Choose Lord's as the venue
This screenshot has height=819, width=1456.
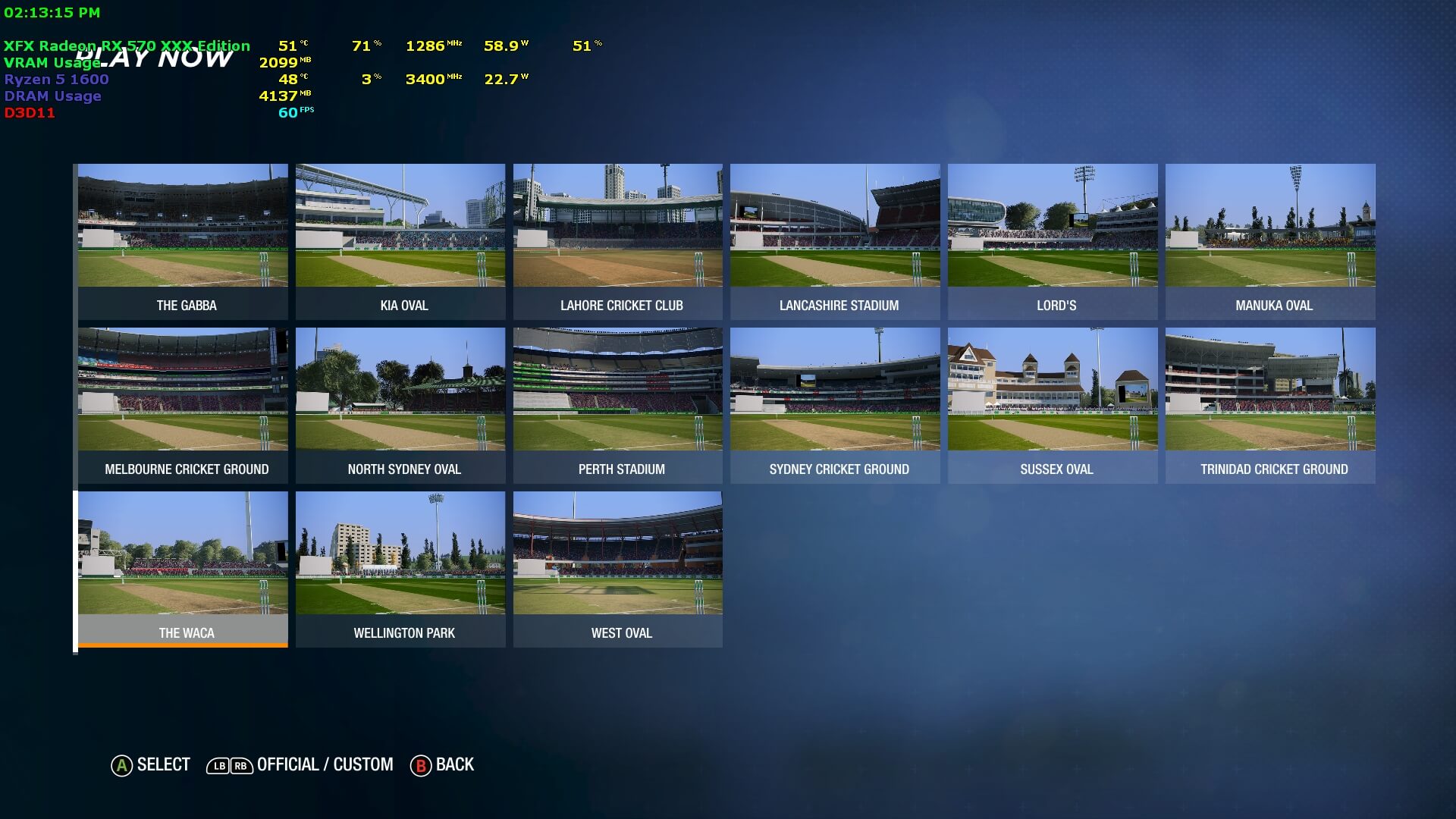coord(1053,241)
